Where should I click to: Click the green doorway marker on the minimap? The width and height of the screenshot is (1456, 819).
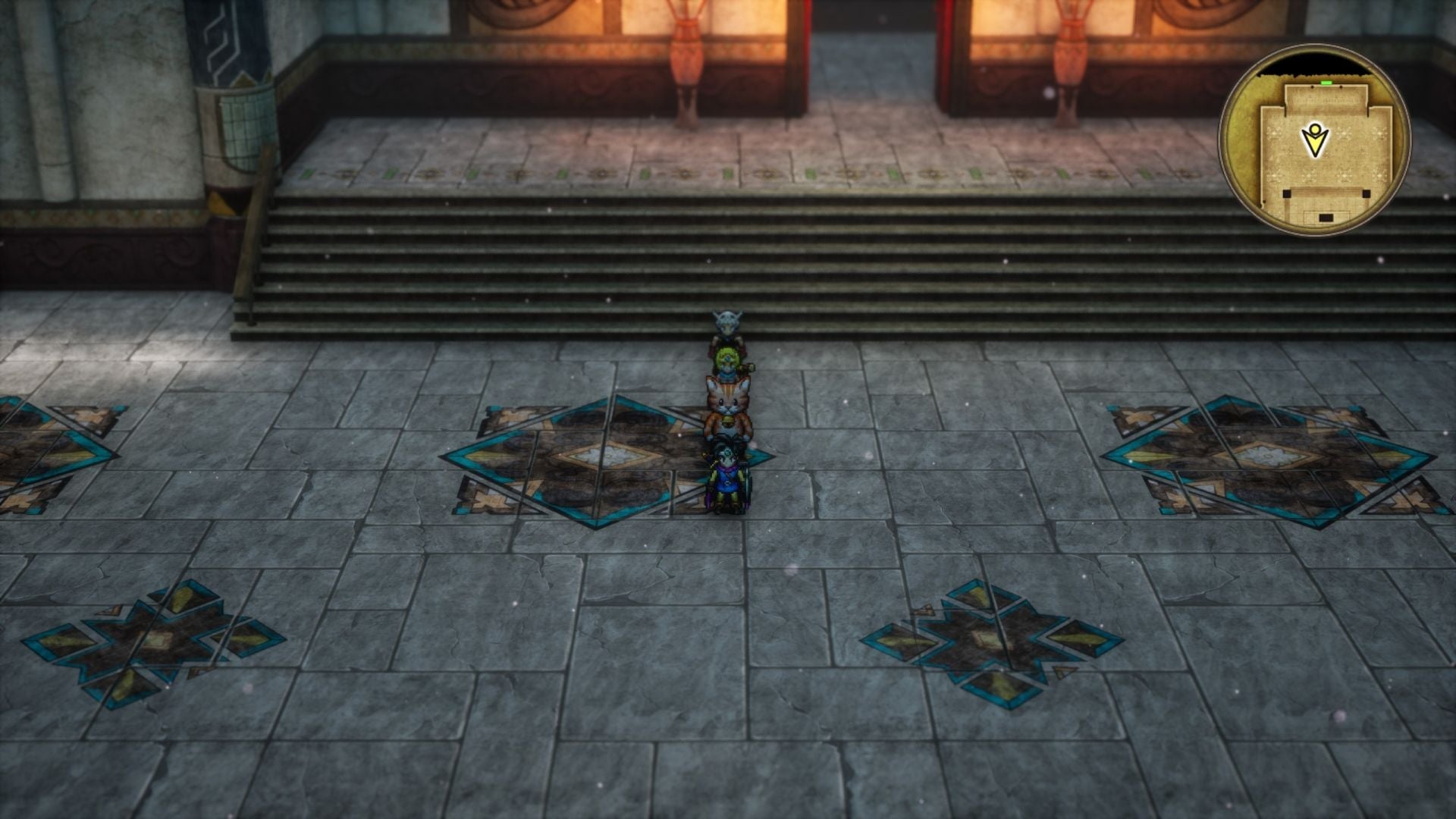pos(1326,83)
